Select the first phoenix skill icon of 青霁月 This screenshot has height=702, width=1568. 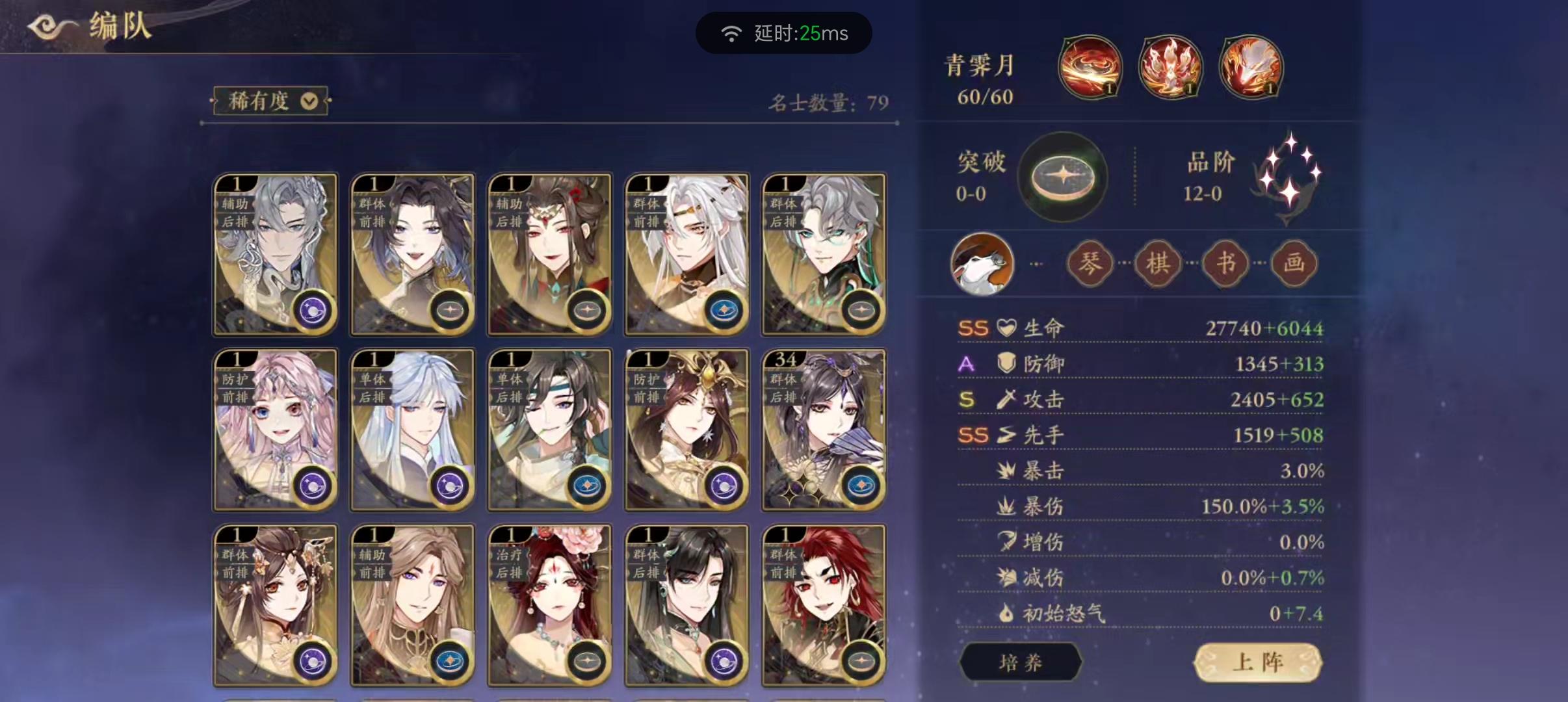coord(1091,67)
